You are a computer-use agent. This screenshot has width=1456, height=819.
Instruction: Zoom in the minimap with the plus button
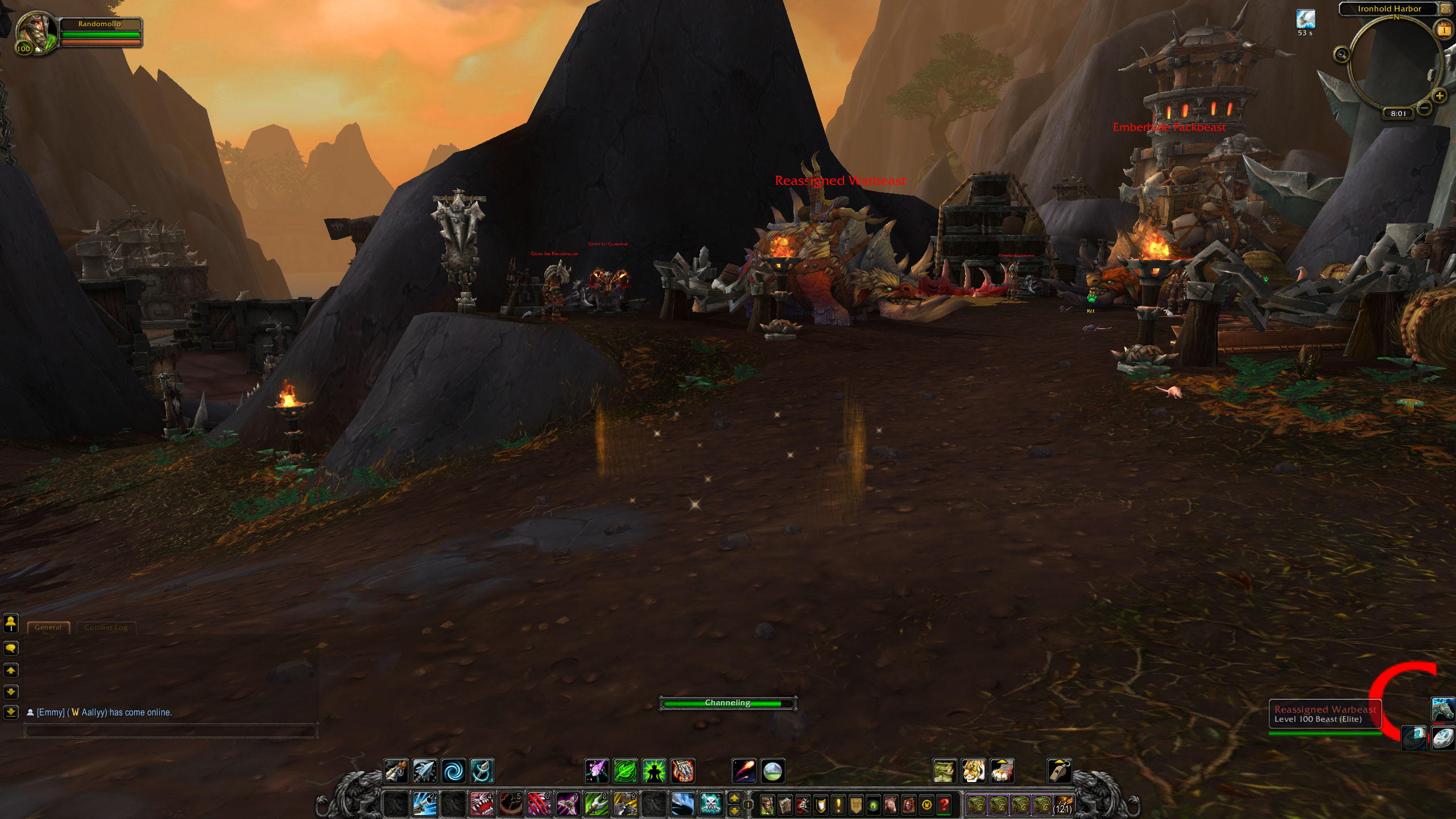click(1440, 96)
